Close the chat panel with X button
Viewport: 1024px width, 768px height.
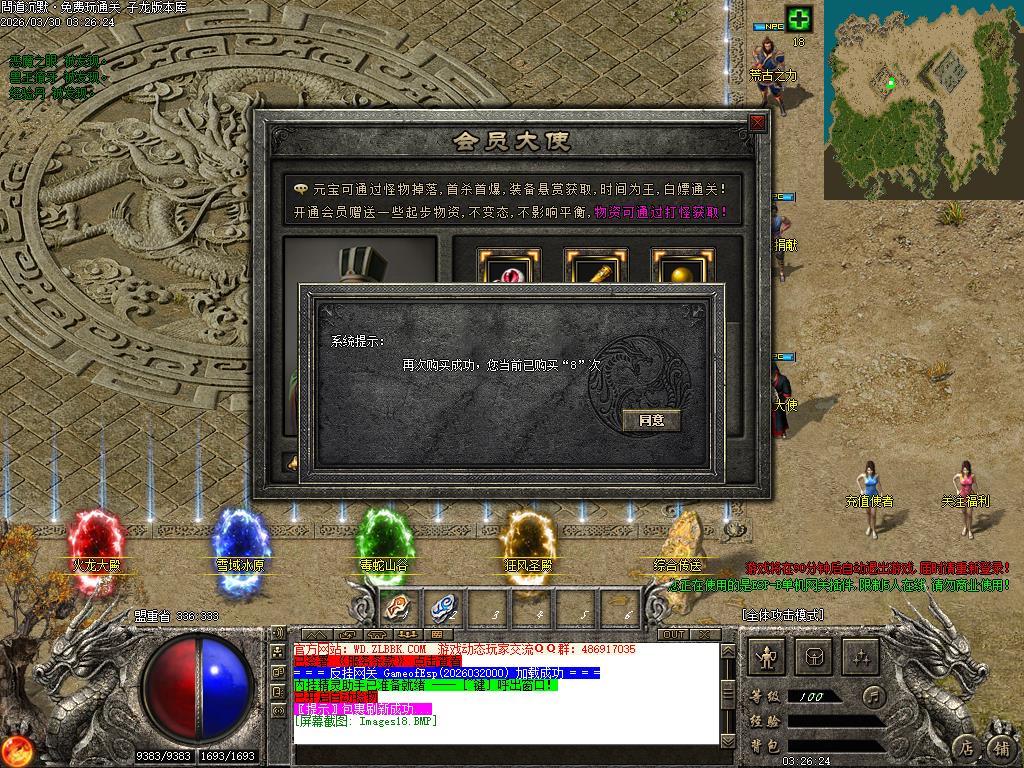tap(705, 635)
